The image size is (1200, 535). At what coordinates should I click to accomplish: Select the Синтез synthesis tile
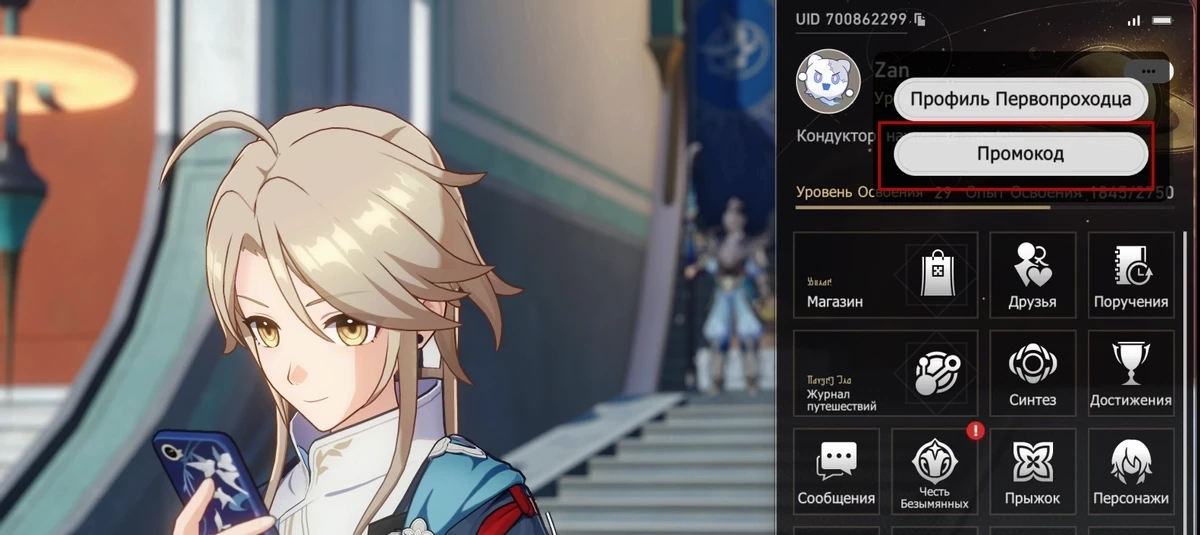[x=1032, y=373]
